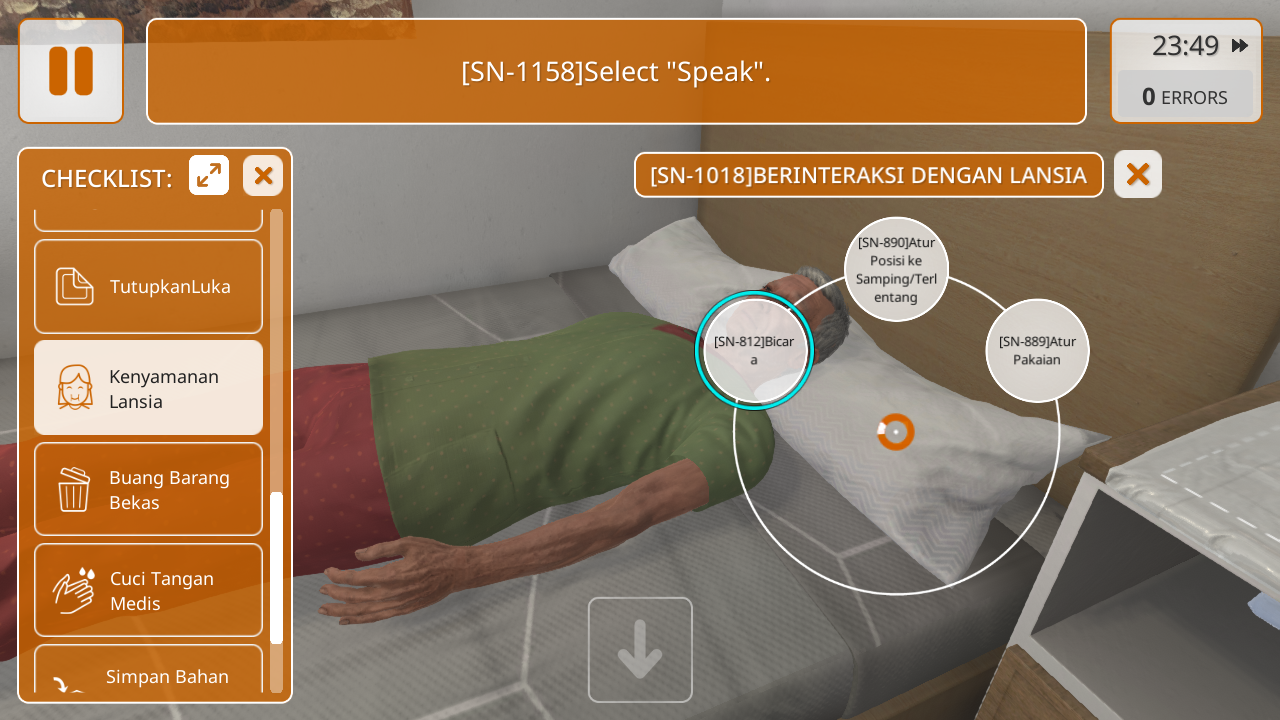Click the fast-forward timer arrows
Screen dimensions: 1280x720
[x=1240, y=46]
